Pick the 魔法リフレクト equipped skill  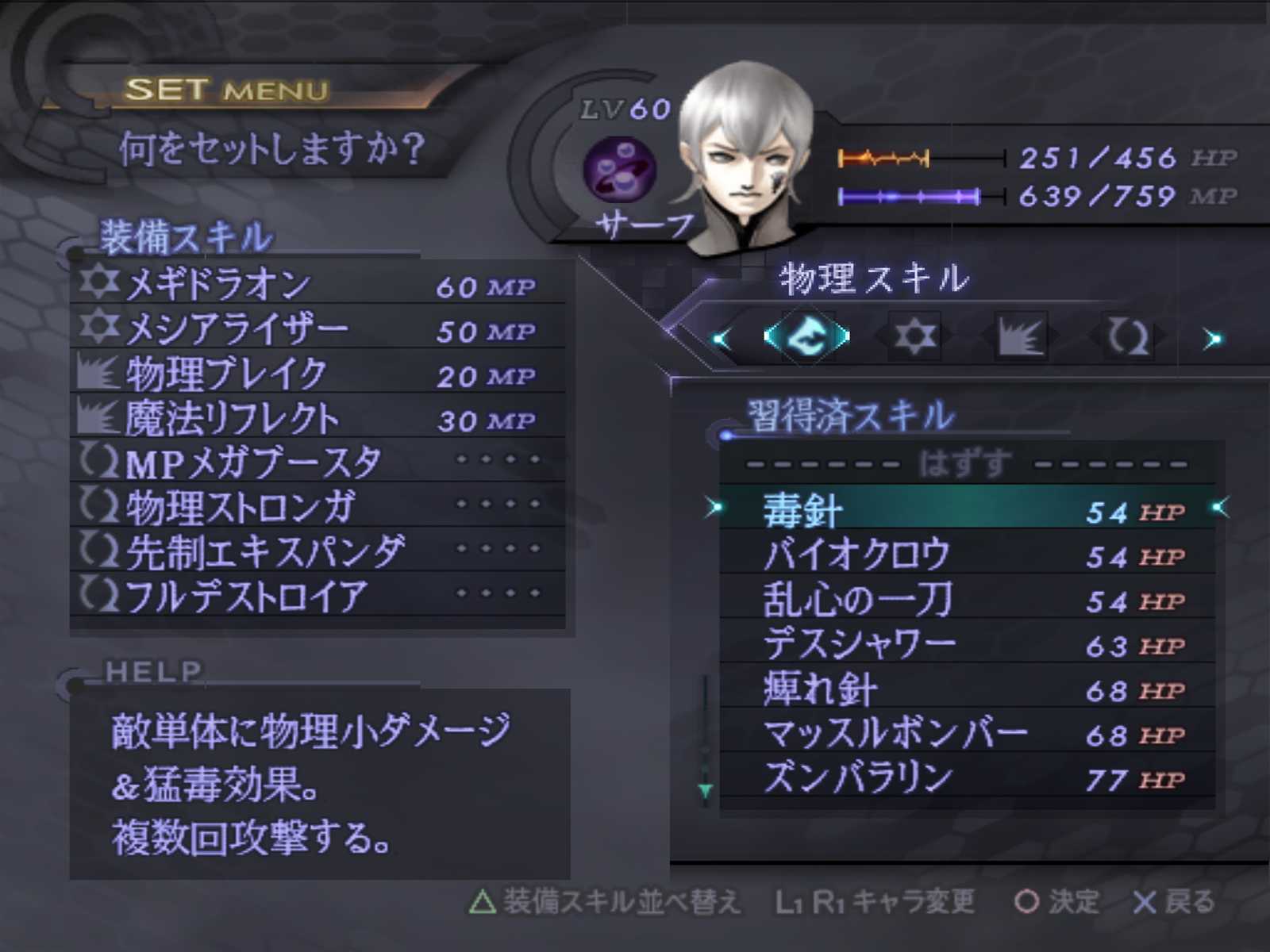317,418
